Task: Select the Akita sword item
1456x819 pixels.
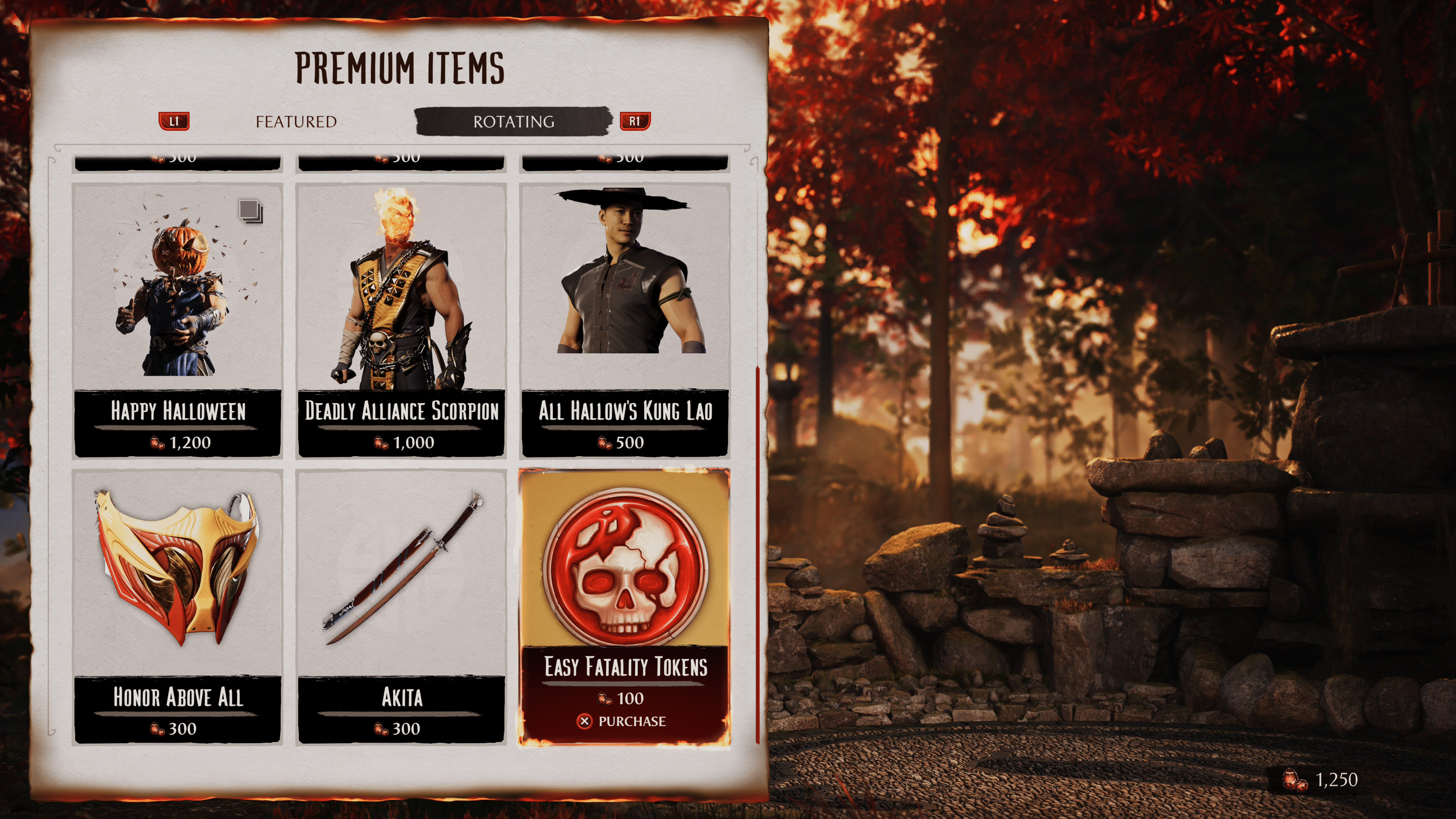Action: click(x=401, y=605)
